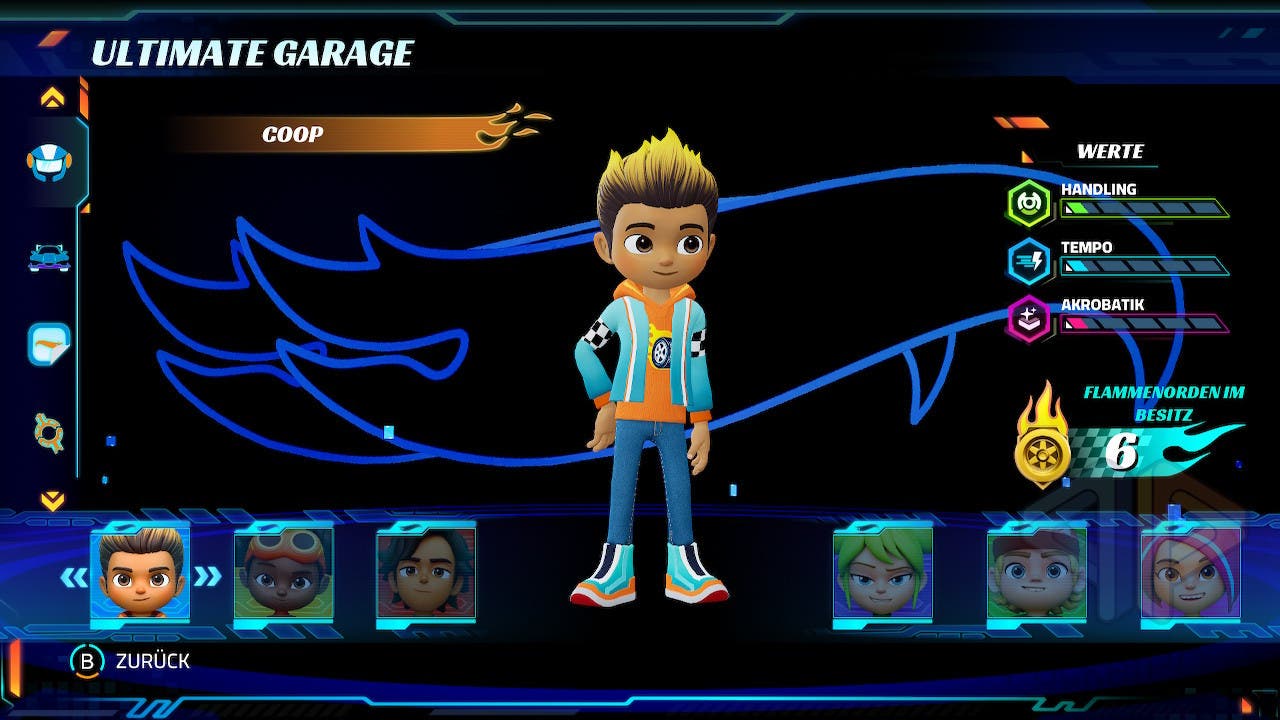
Task: Open the sticker sheet category tab
Action: click(x=48, y=344)
